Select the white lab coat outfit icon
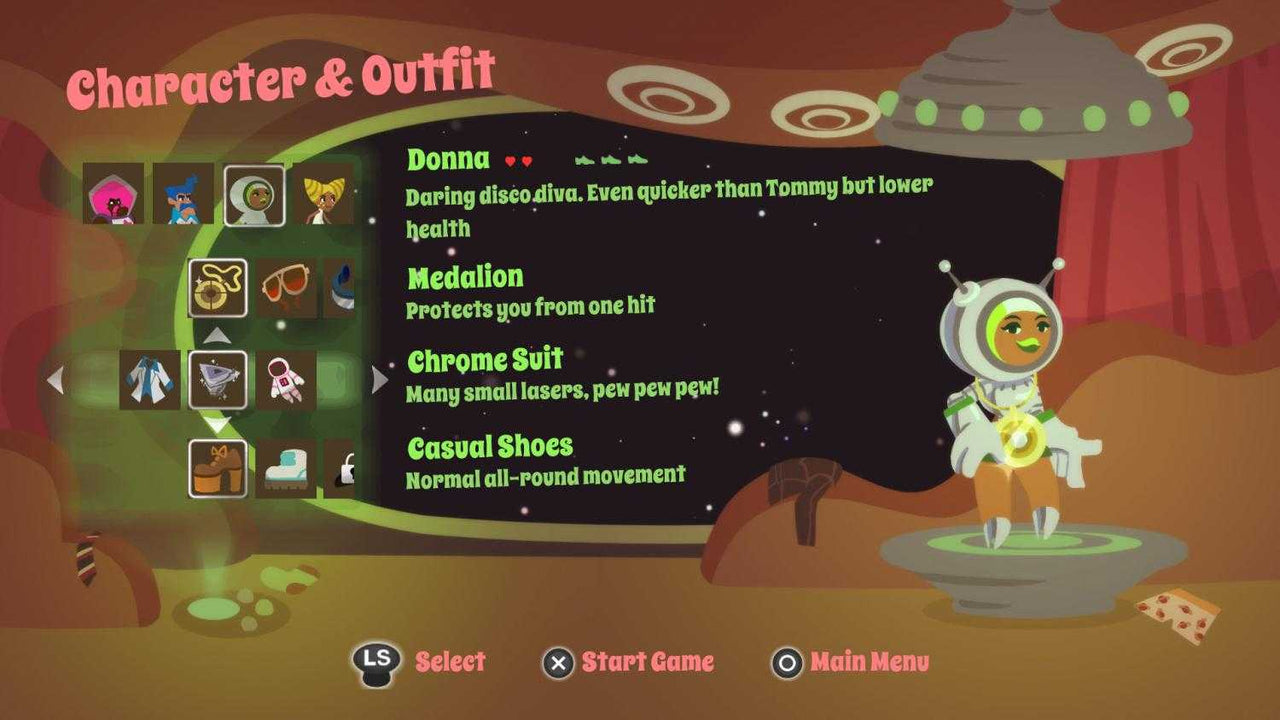 (148, 380)
